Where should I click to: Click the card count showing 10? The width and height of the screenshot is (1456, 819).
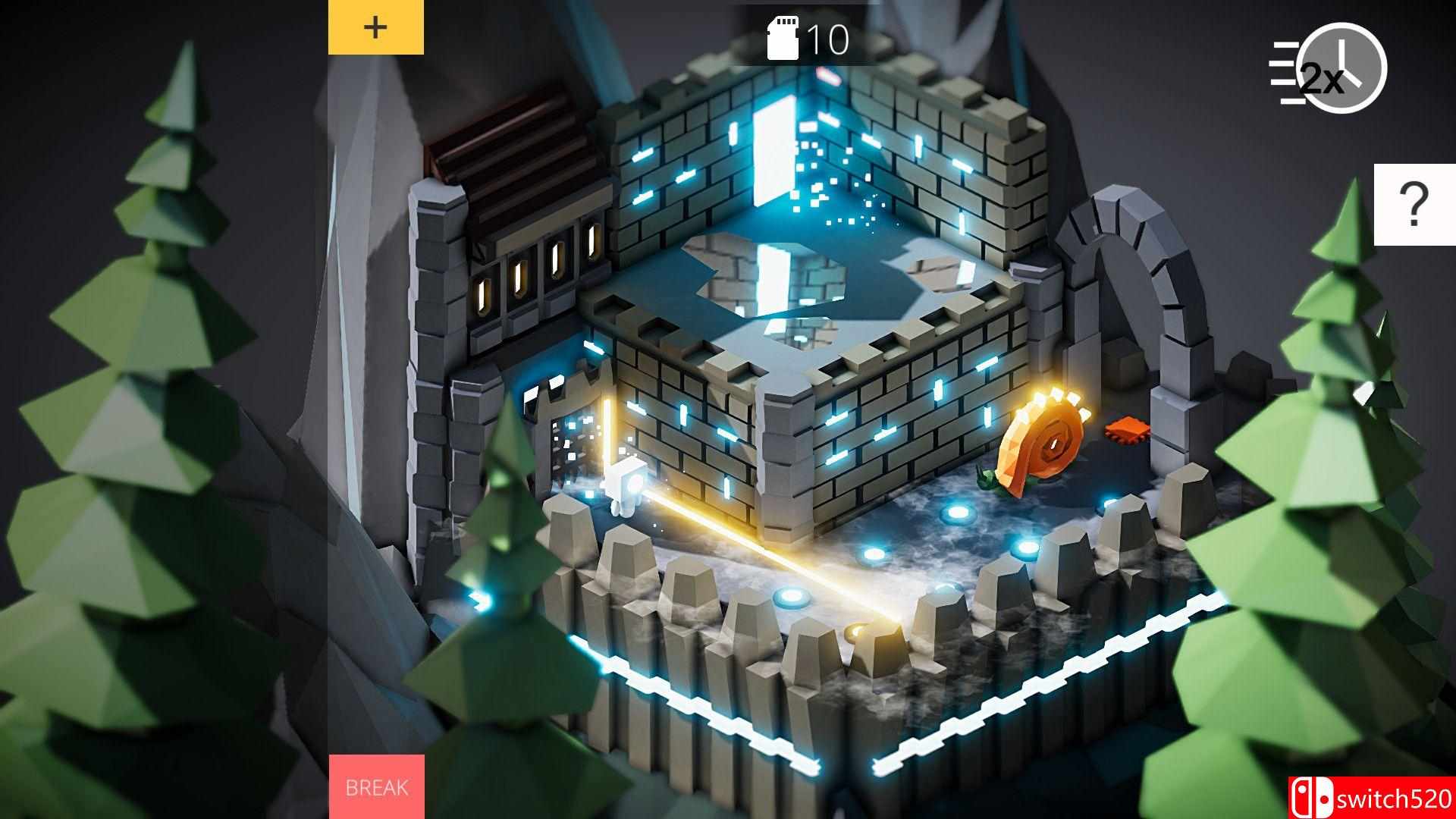click(827, 39)
